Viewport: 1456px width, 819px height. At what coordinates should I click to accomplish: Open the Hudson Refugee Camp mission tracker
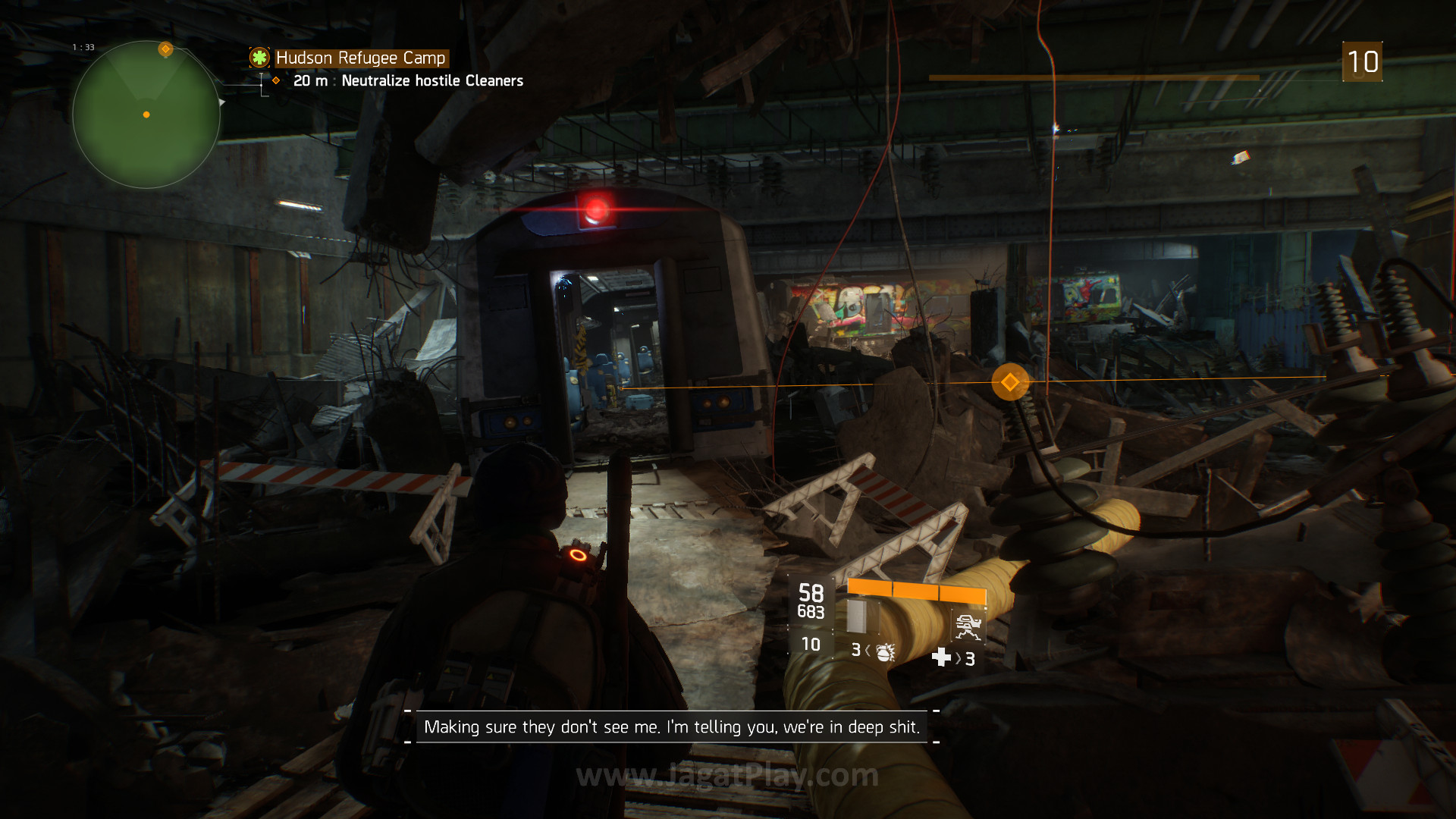(360, 58)
